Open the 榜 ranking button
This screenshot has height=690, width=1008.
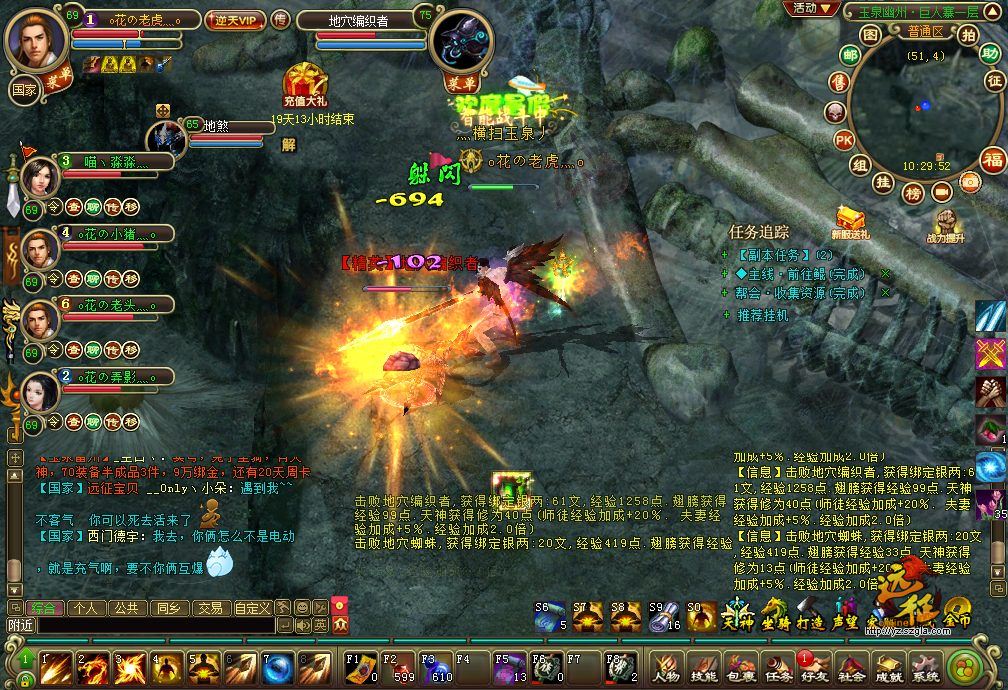(x=912, y=193)
